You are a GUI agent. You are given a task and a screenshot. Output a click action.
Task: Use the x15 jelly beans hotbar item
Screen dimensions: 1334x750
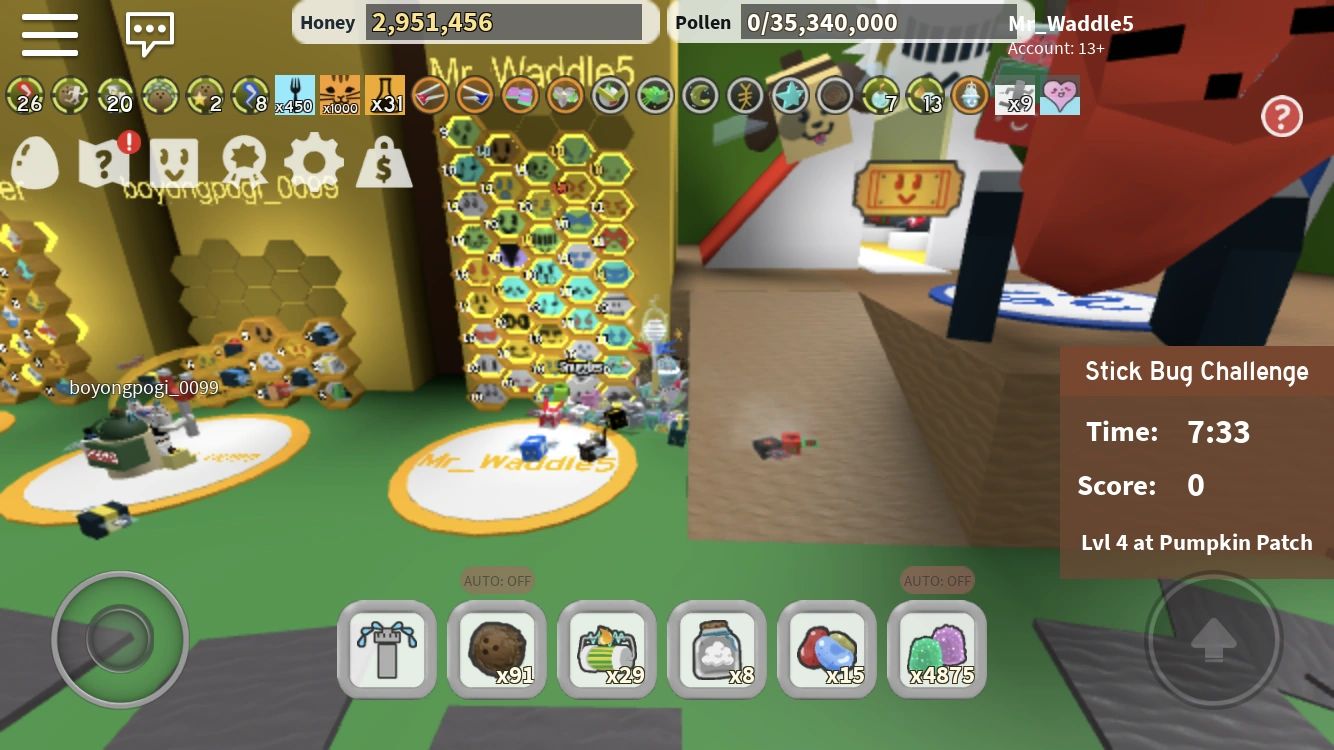click(827, 648)
